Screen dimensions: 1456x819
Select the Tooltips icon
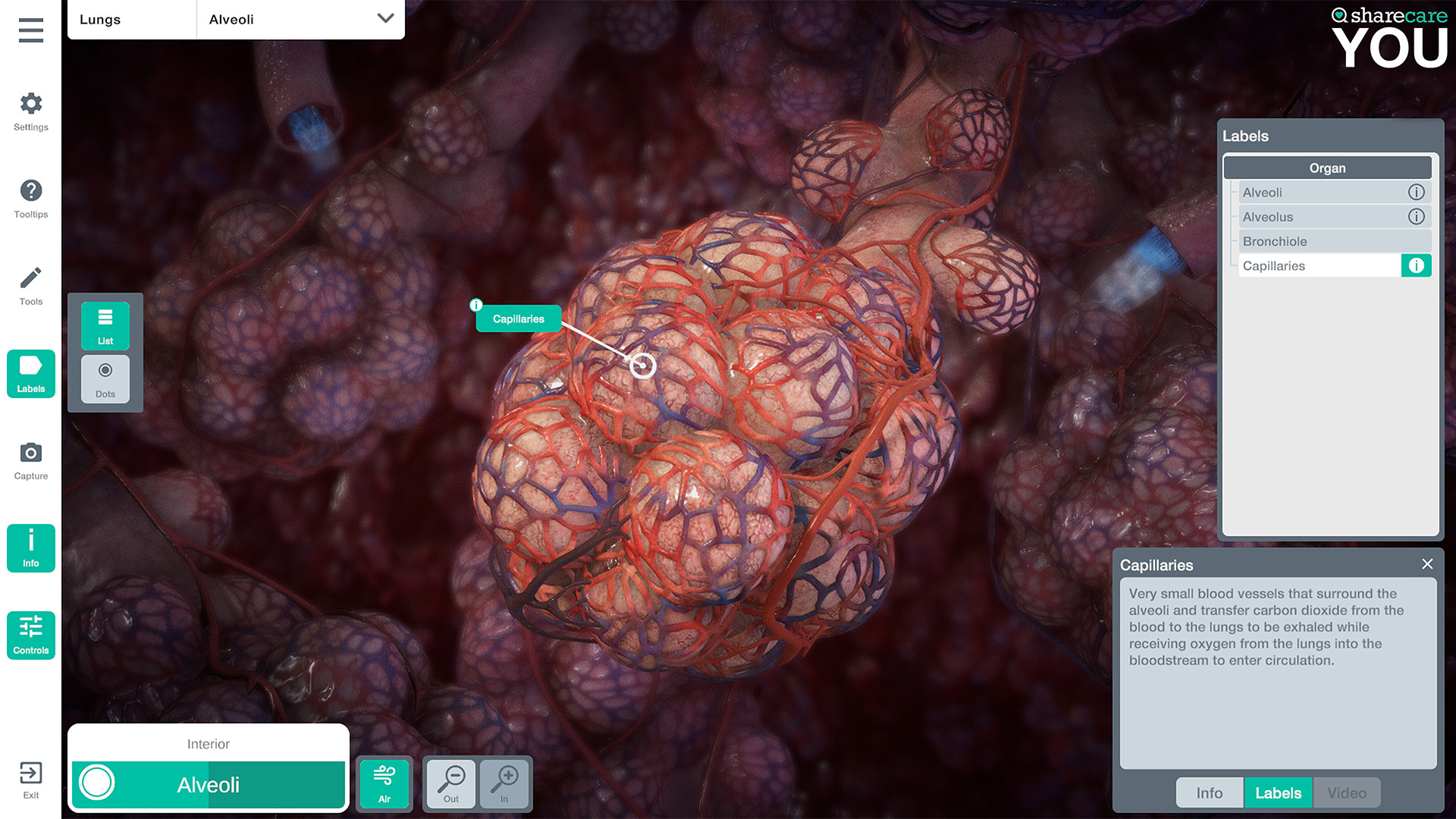pos(30,197)
